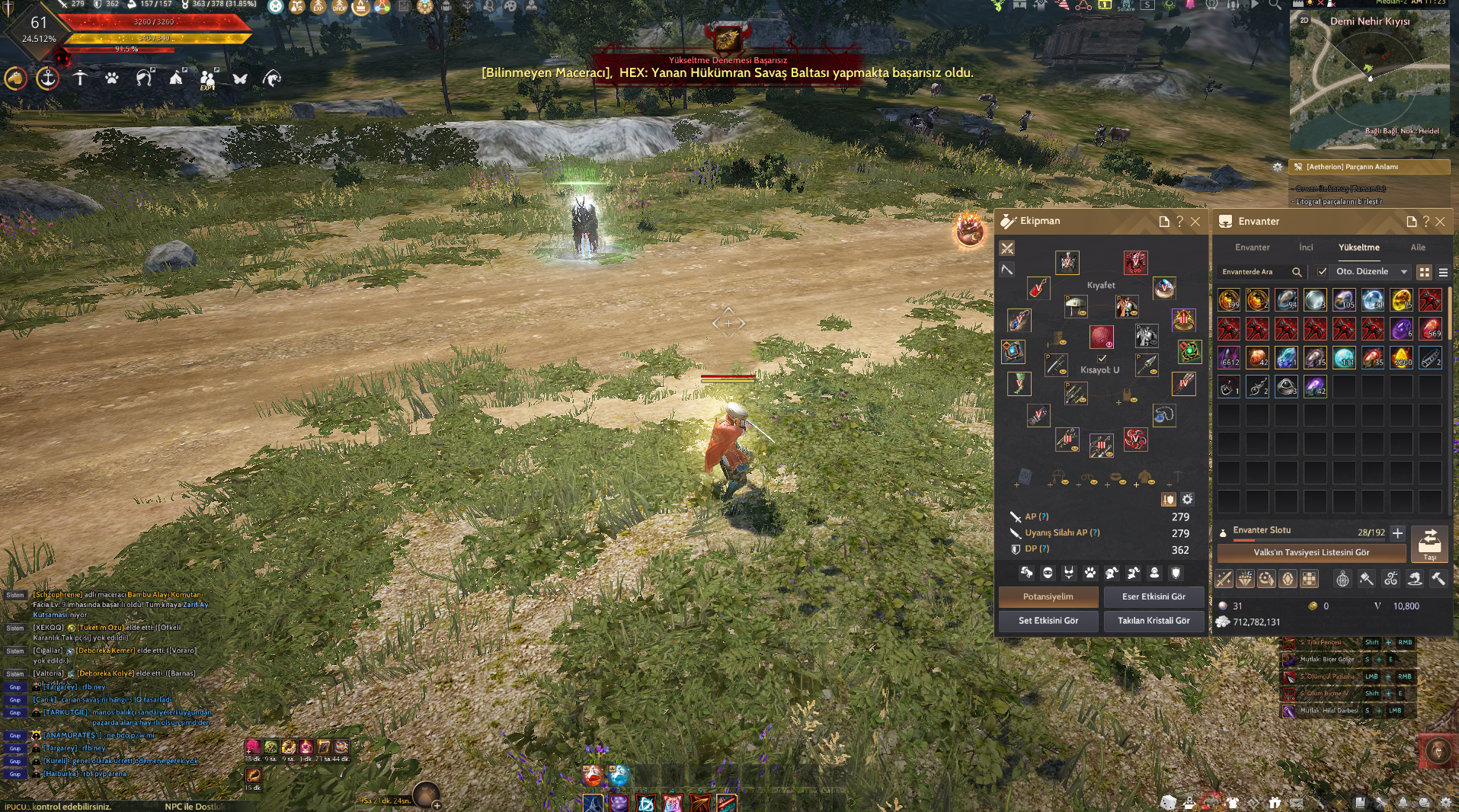Select the Envanter tab in inventory
The image size is (1459, 812).
(x=1252, y=248)
